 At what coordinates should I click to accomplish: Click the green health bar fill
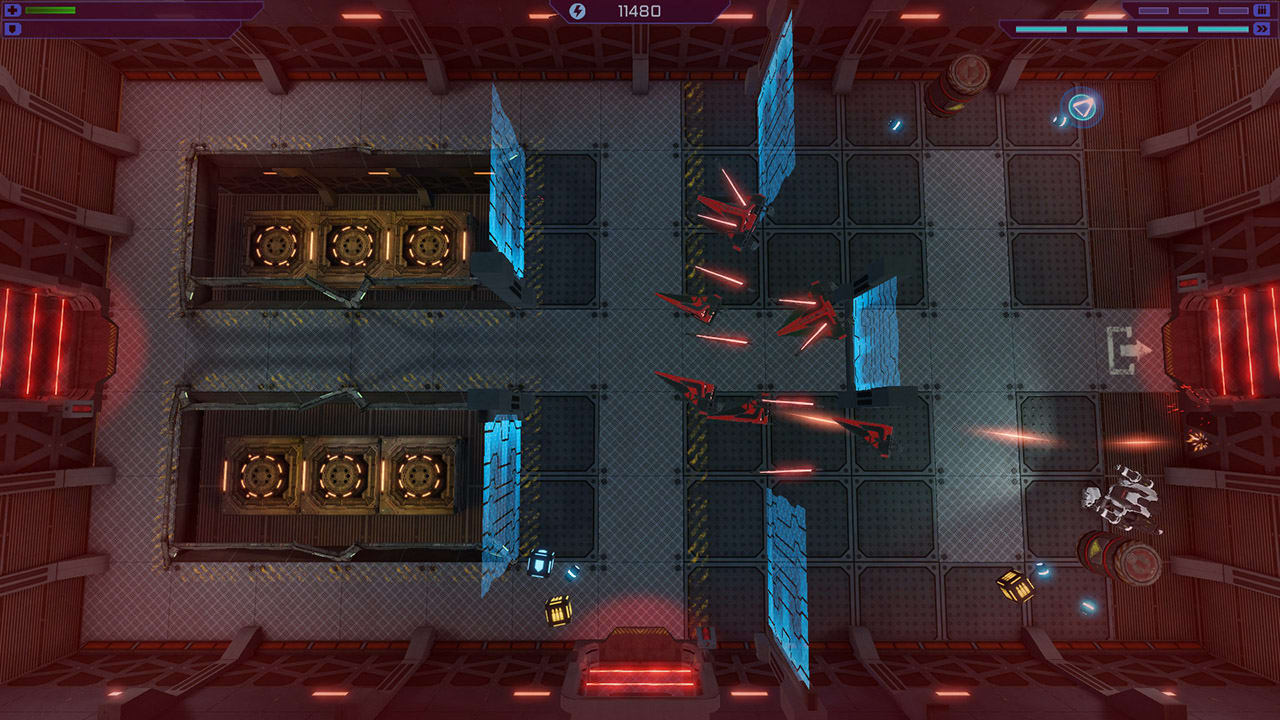tap(50, 10)
